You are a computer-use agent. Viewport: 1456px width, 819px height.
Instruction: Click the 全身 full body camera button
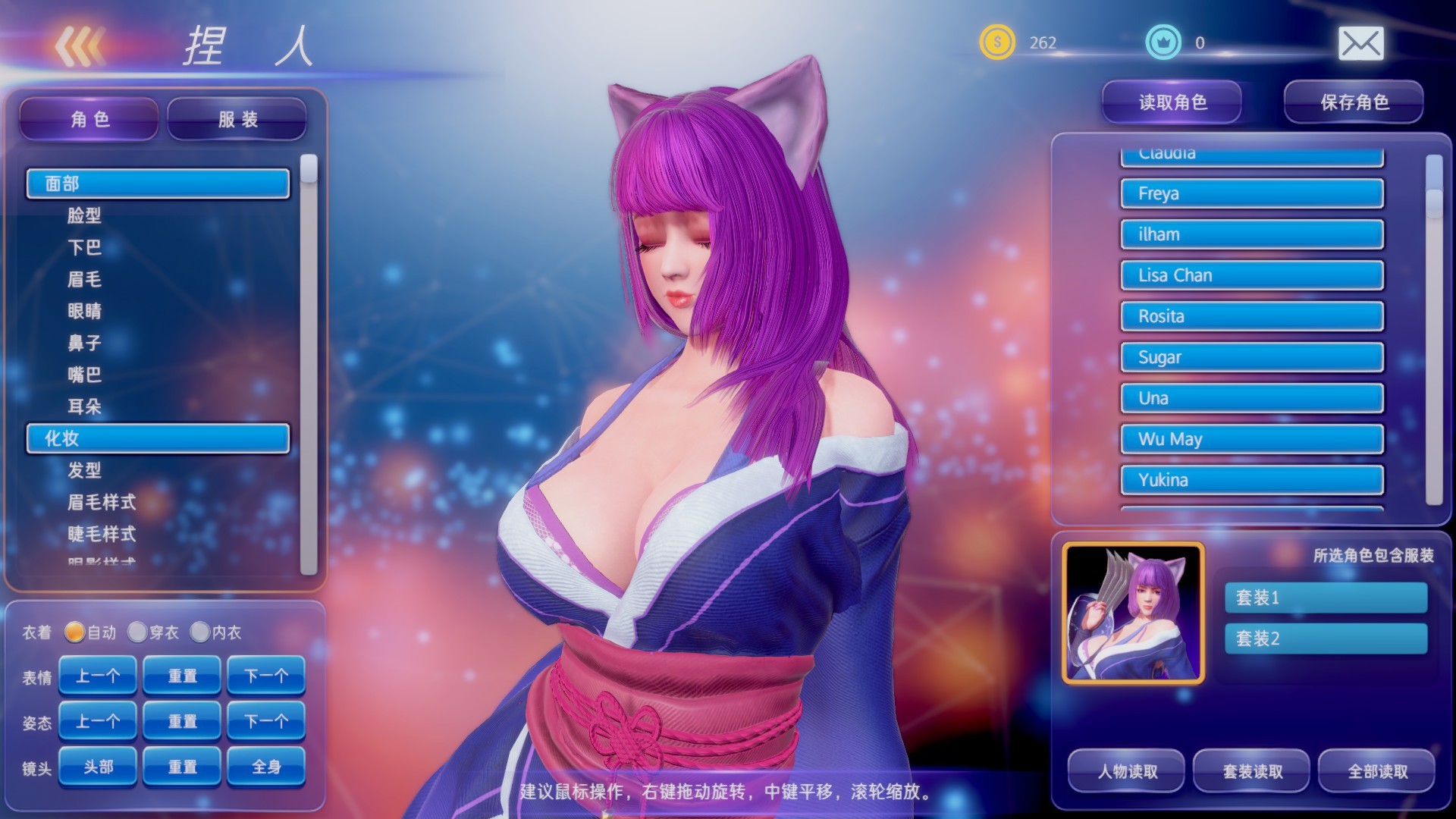pos(266,767)
